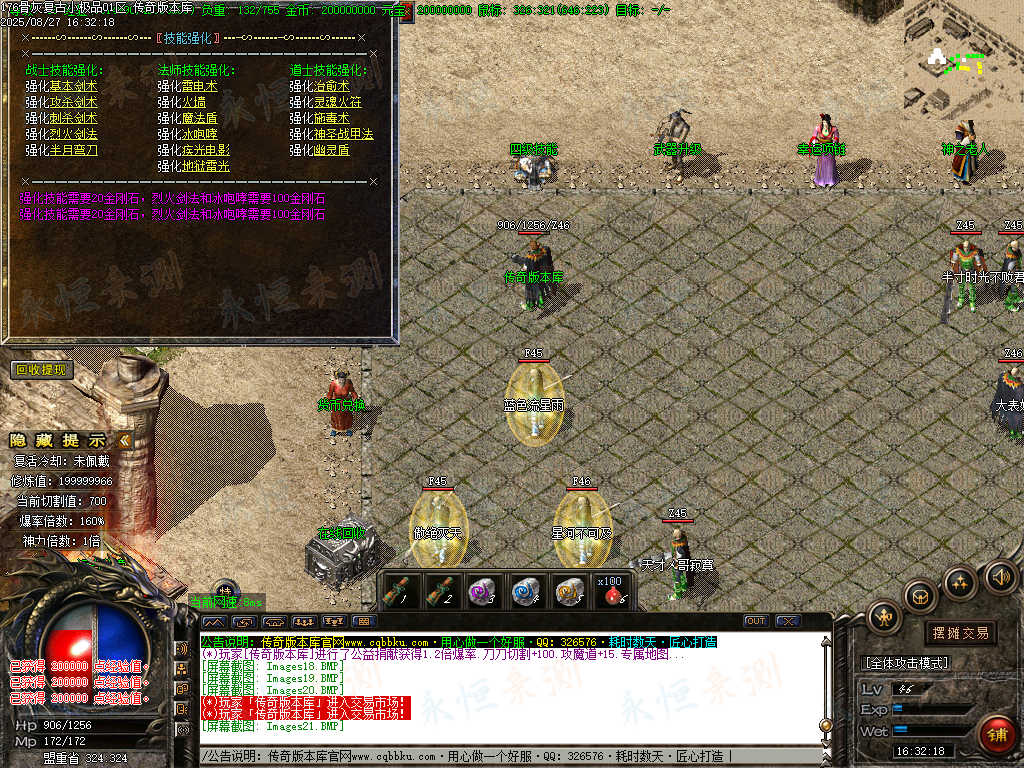The image size is (1024, 768).
Task: Open the bag chest round icon
Action: (x=920, y=596)
